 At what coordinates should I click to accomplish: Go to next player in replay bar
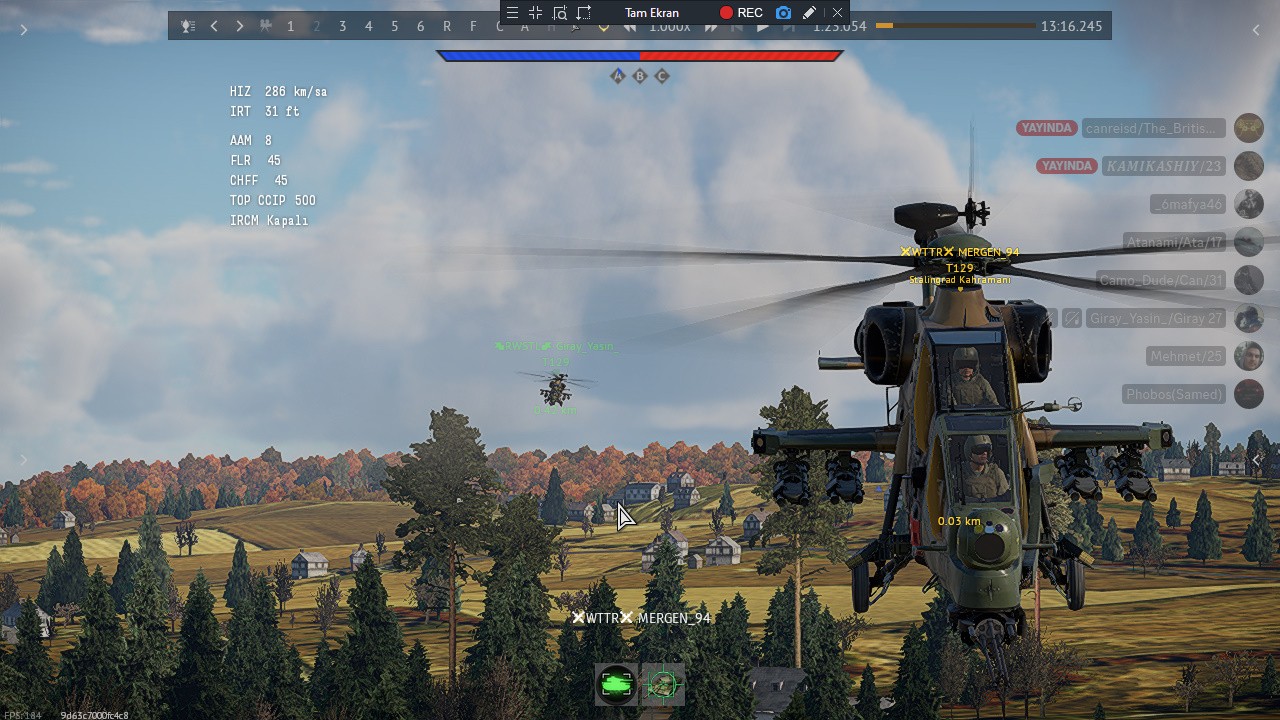(239, 26)
